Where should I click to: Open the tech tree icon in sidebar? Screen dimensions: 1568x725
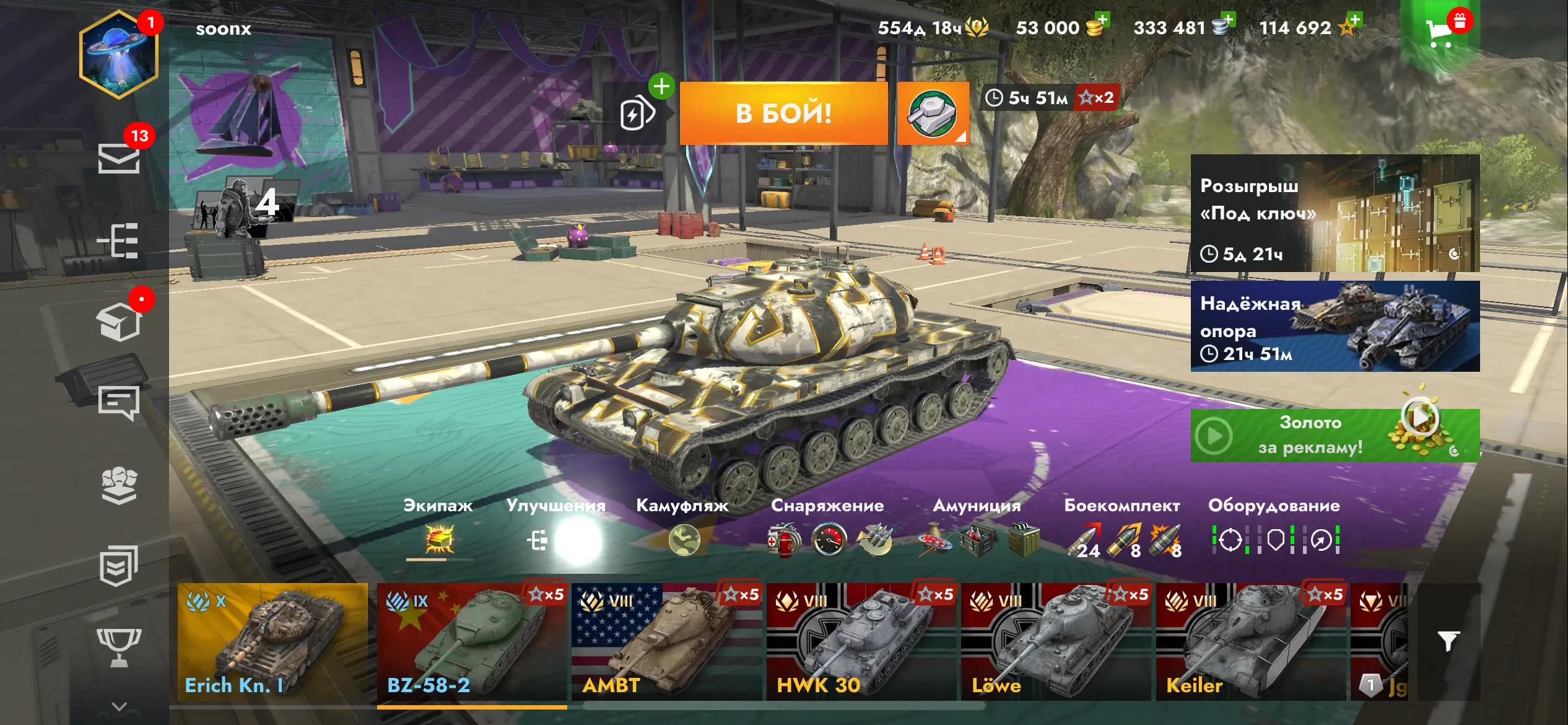[119, 240]
